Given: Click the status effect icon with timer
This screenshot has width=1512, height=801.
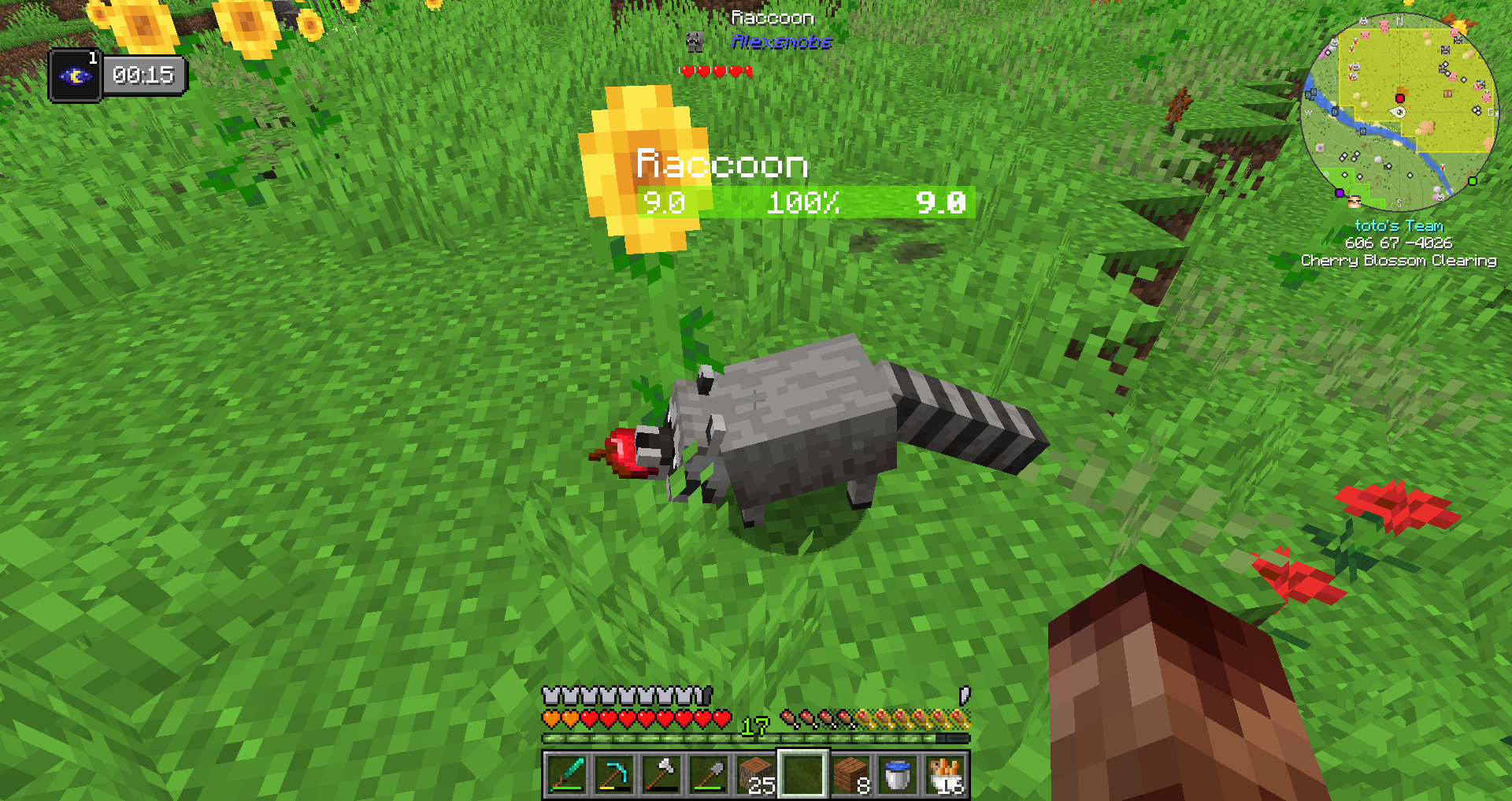Looking at the screenshot, I should (76, 76).
